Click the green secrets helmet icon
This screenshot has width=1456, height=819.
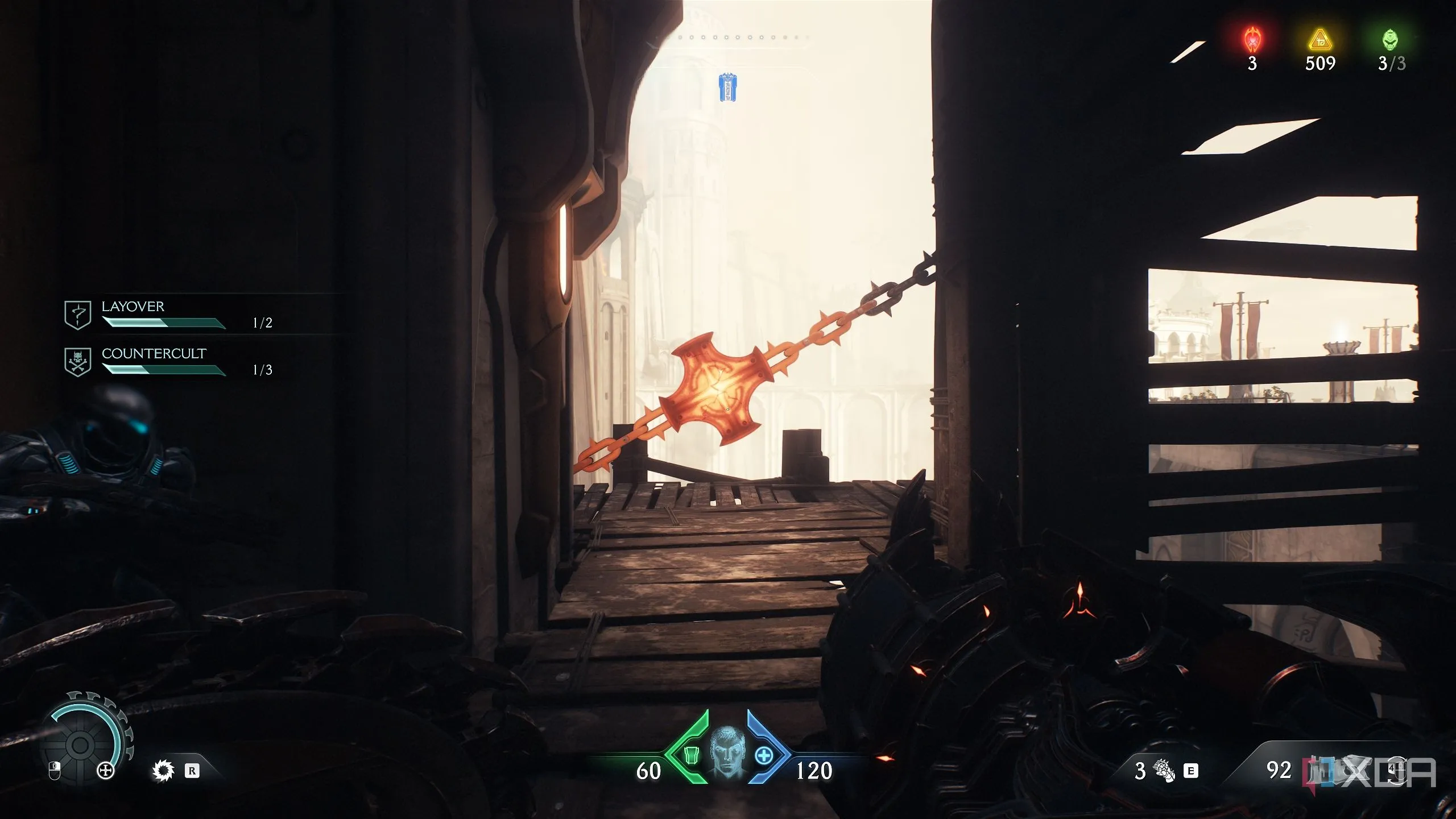click(1391, 40)
